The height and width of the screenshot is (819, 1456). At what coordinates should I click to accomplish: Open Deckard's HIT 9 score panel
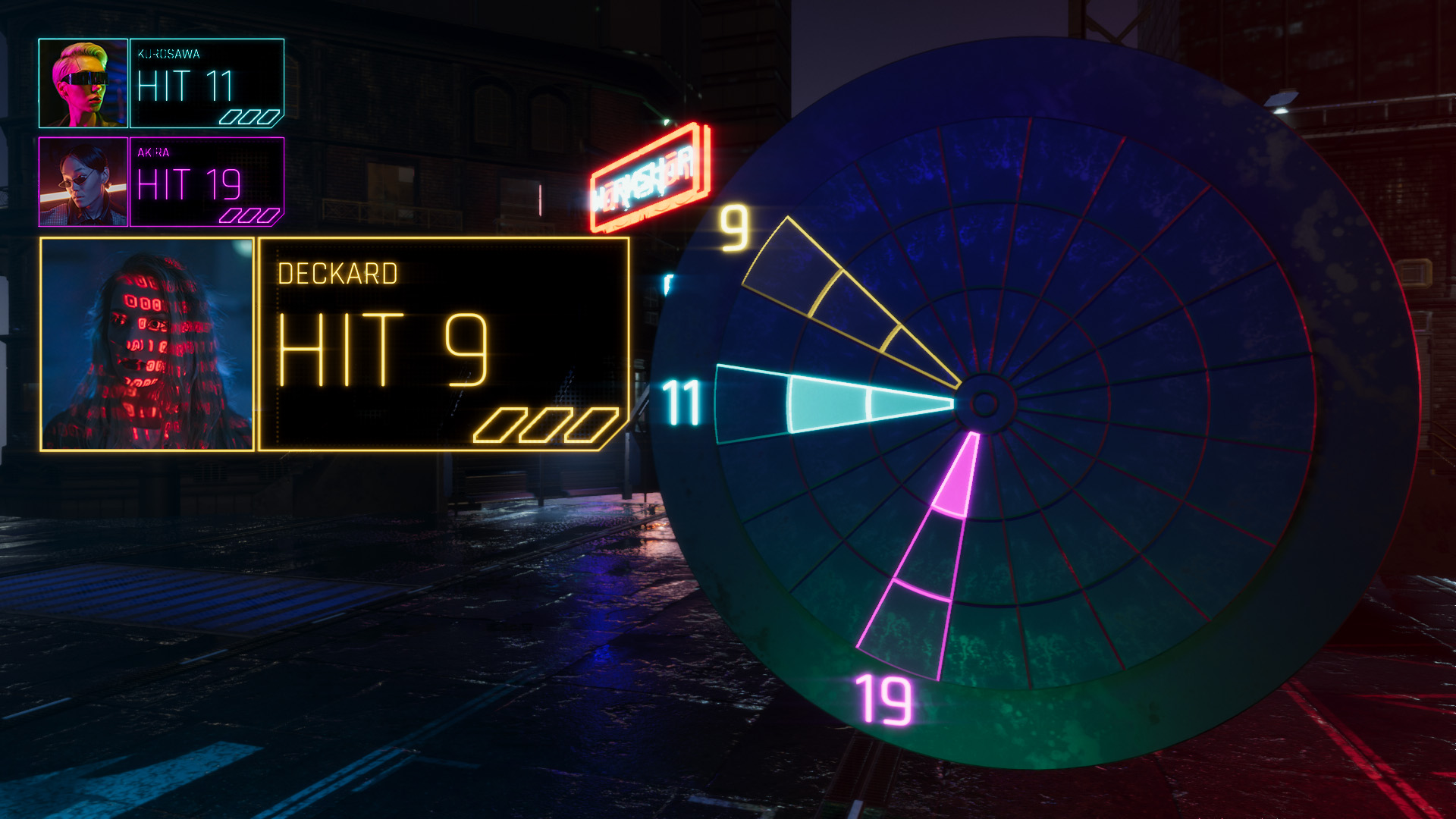[444, 344]
